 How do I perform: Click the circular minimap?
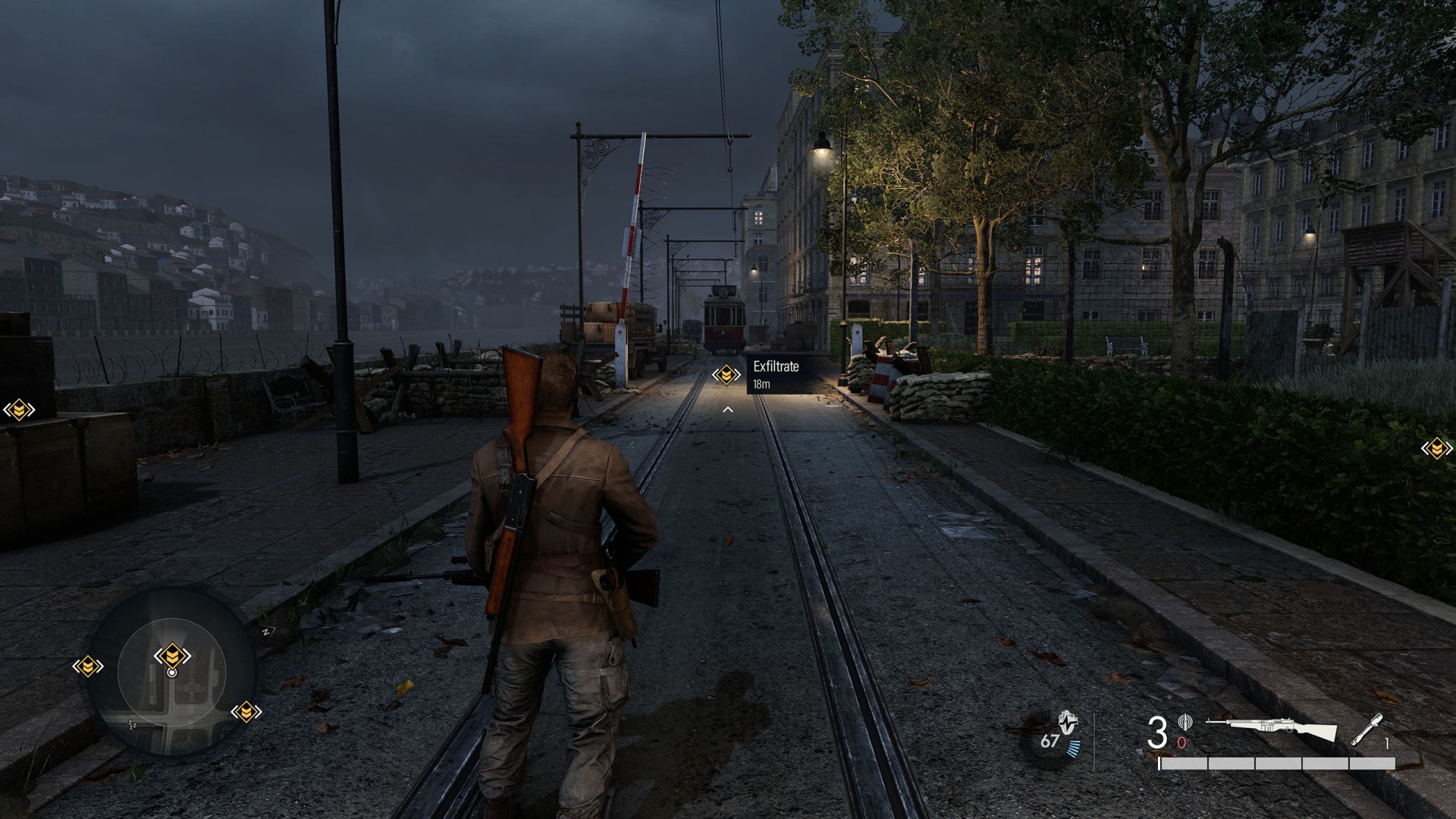(172, 672)
